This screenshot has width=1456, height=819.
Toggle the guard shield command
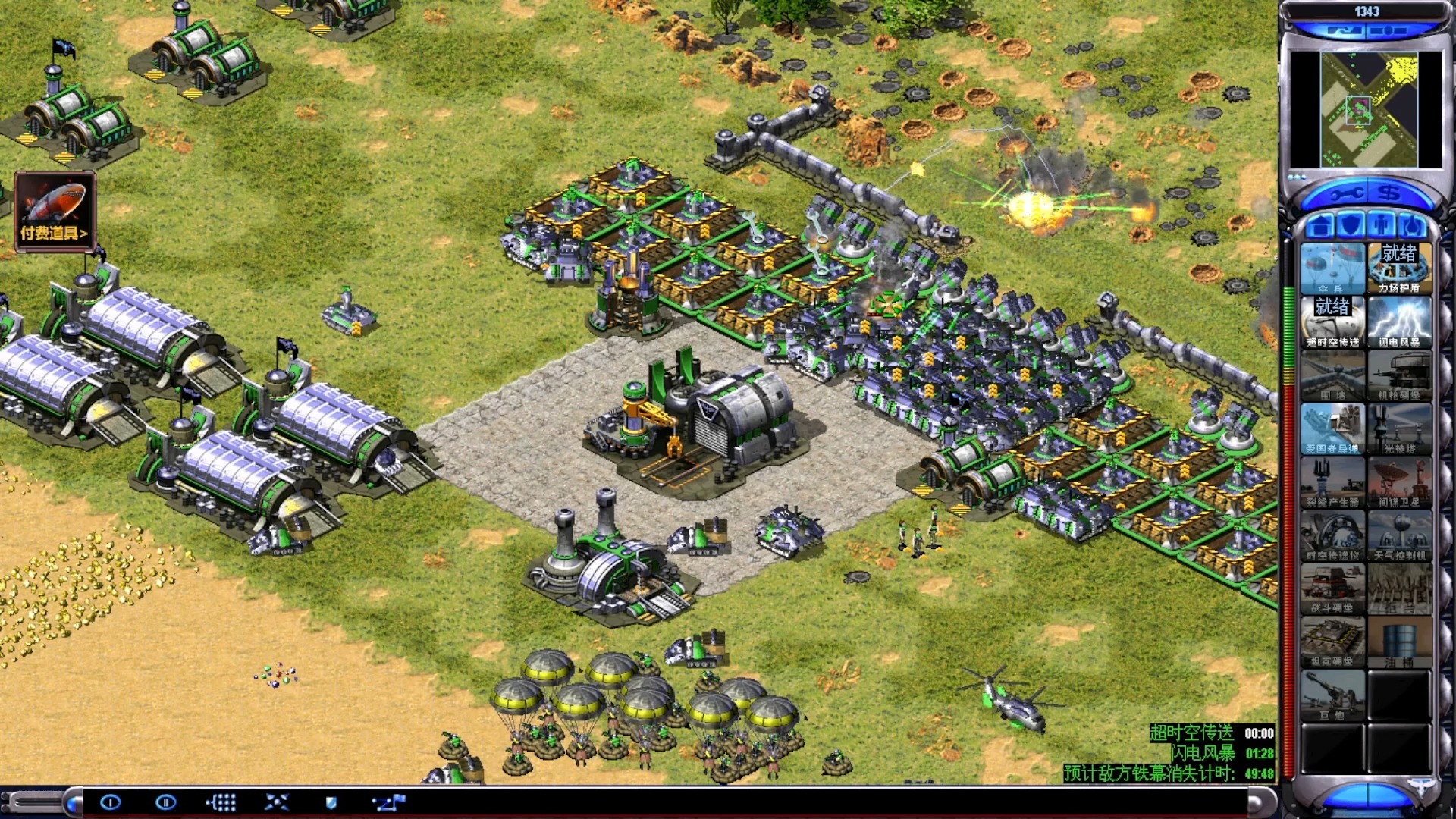coord(331,802)
